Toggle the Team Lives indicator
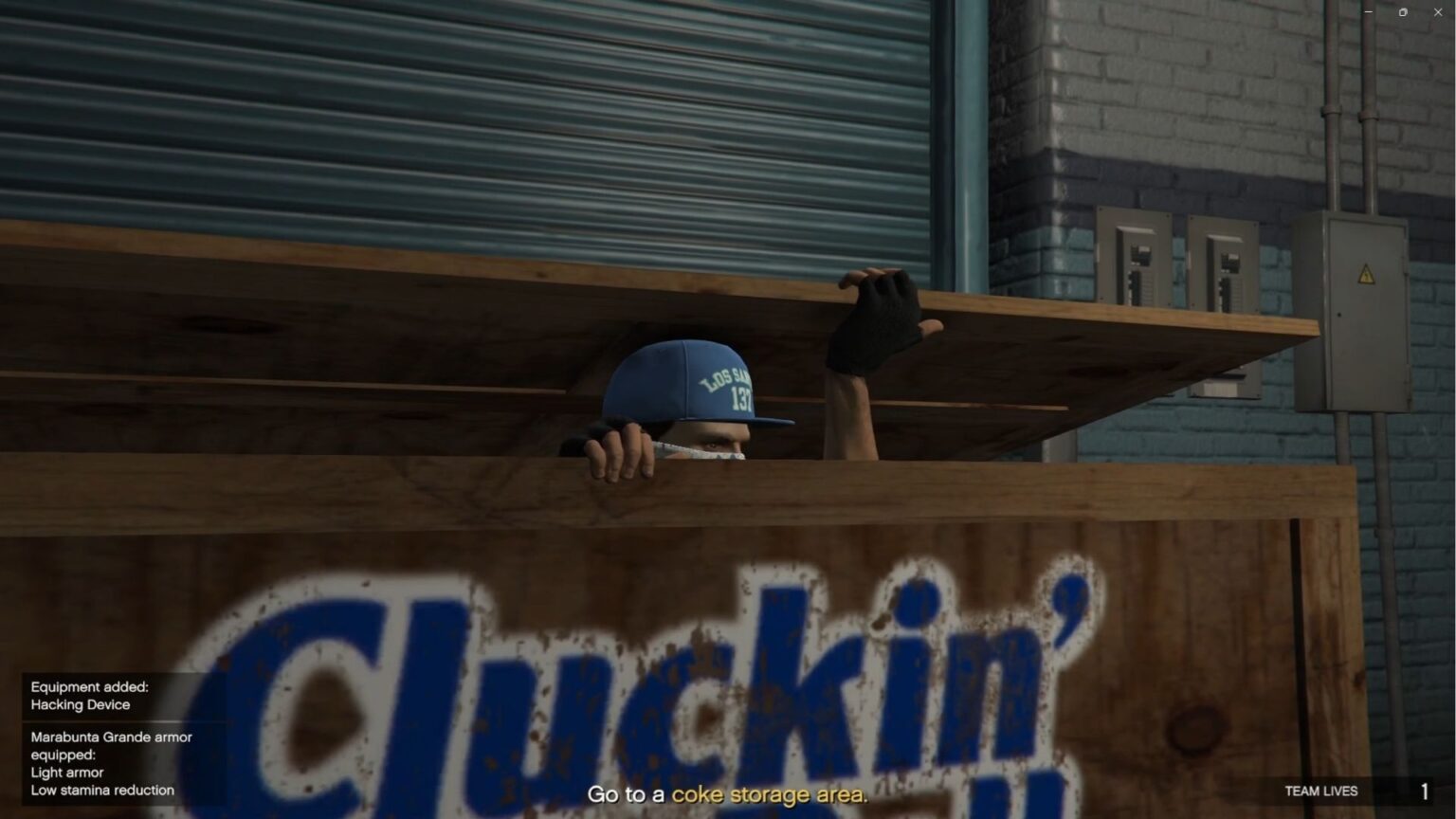 pos(1323,790)
